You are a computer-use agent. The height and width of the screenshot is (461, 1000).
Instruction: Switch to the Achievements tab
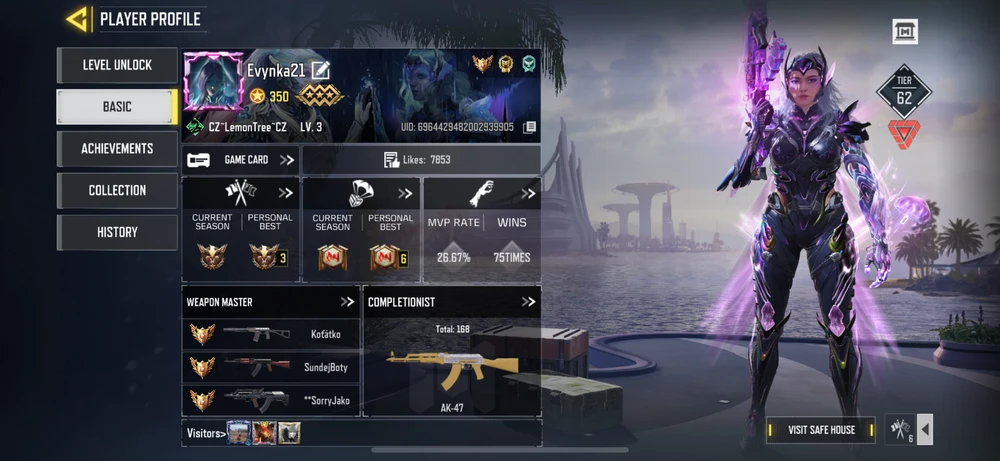click(x=117, y=149)
